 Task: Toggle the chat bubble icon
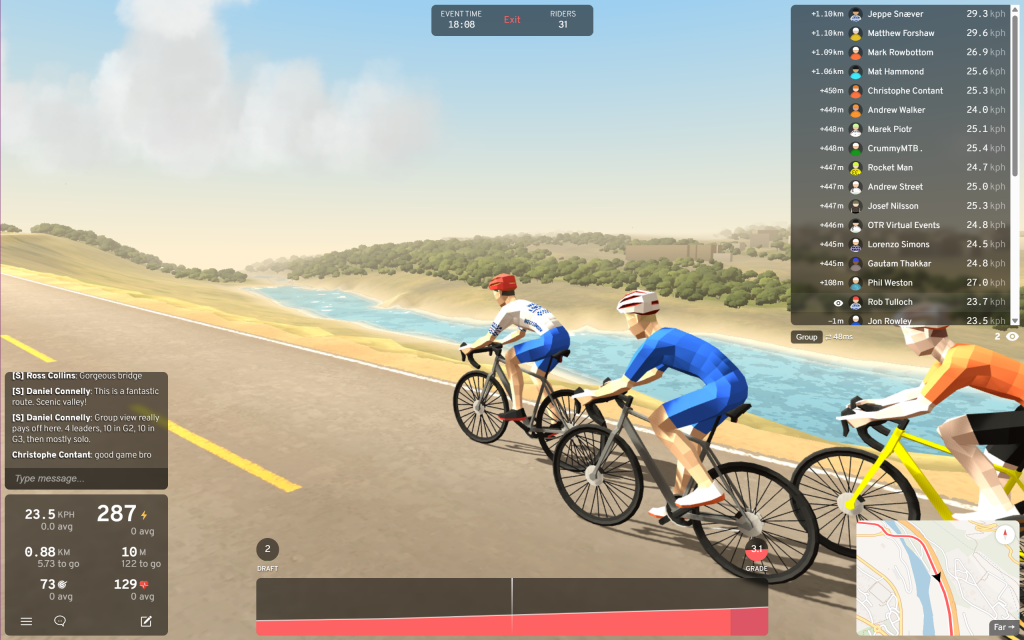[x=60, y=621]
